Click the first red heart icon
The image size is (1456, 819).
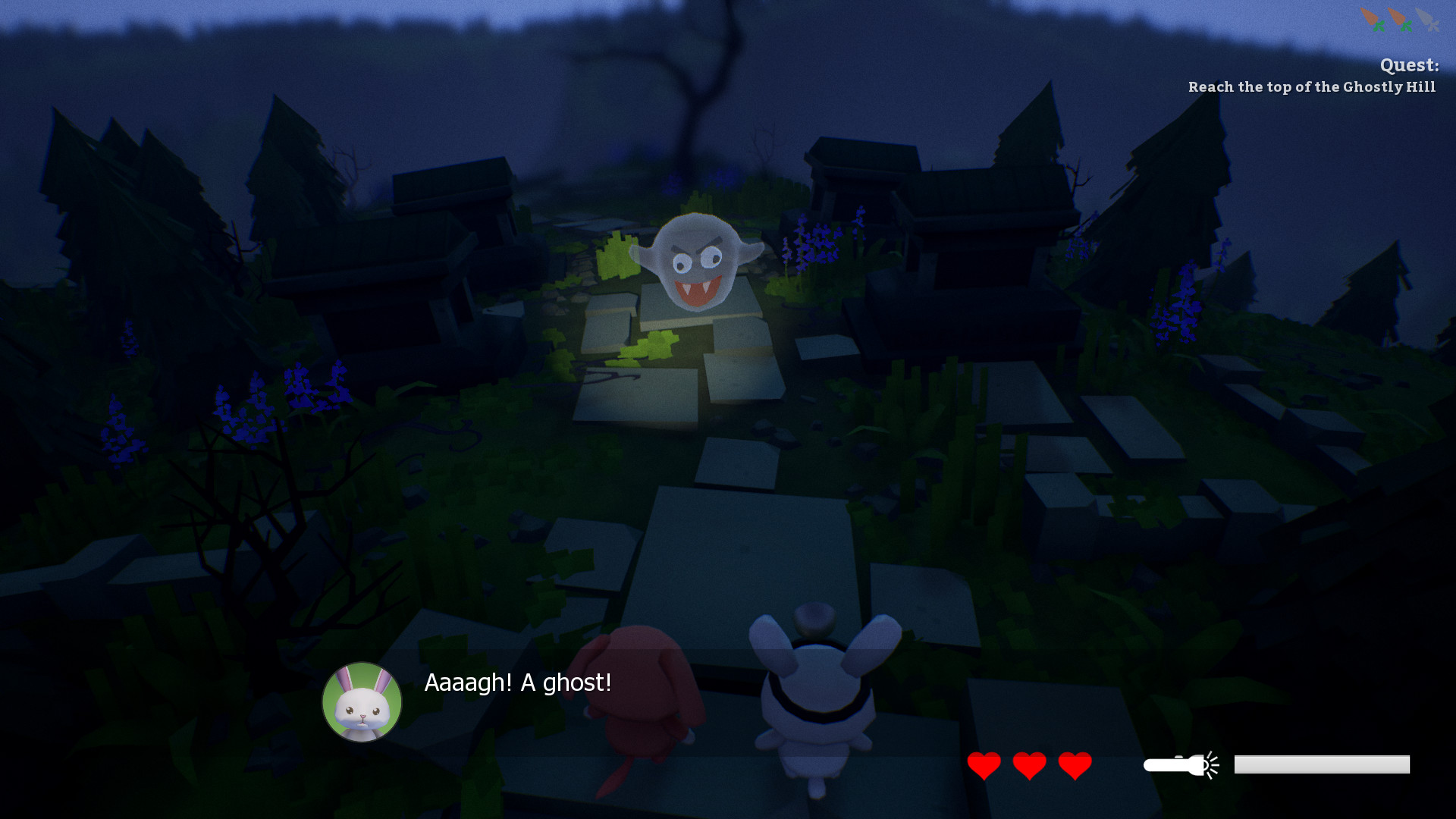(984, 766)
